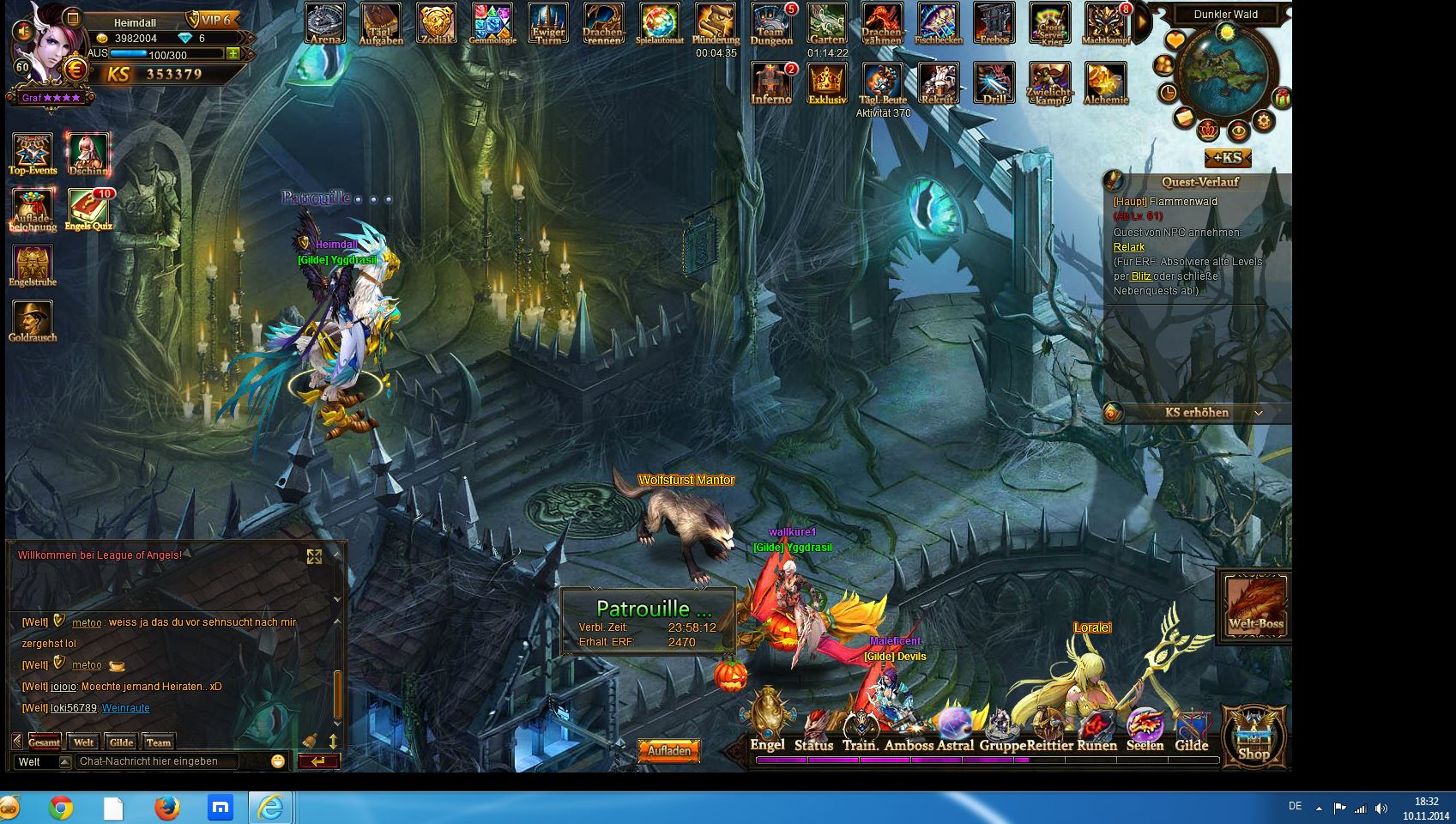Open the Shop
Image resolution: width=1456 pixels, height=824 pixels.
(x=1254, y=736)
